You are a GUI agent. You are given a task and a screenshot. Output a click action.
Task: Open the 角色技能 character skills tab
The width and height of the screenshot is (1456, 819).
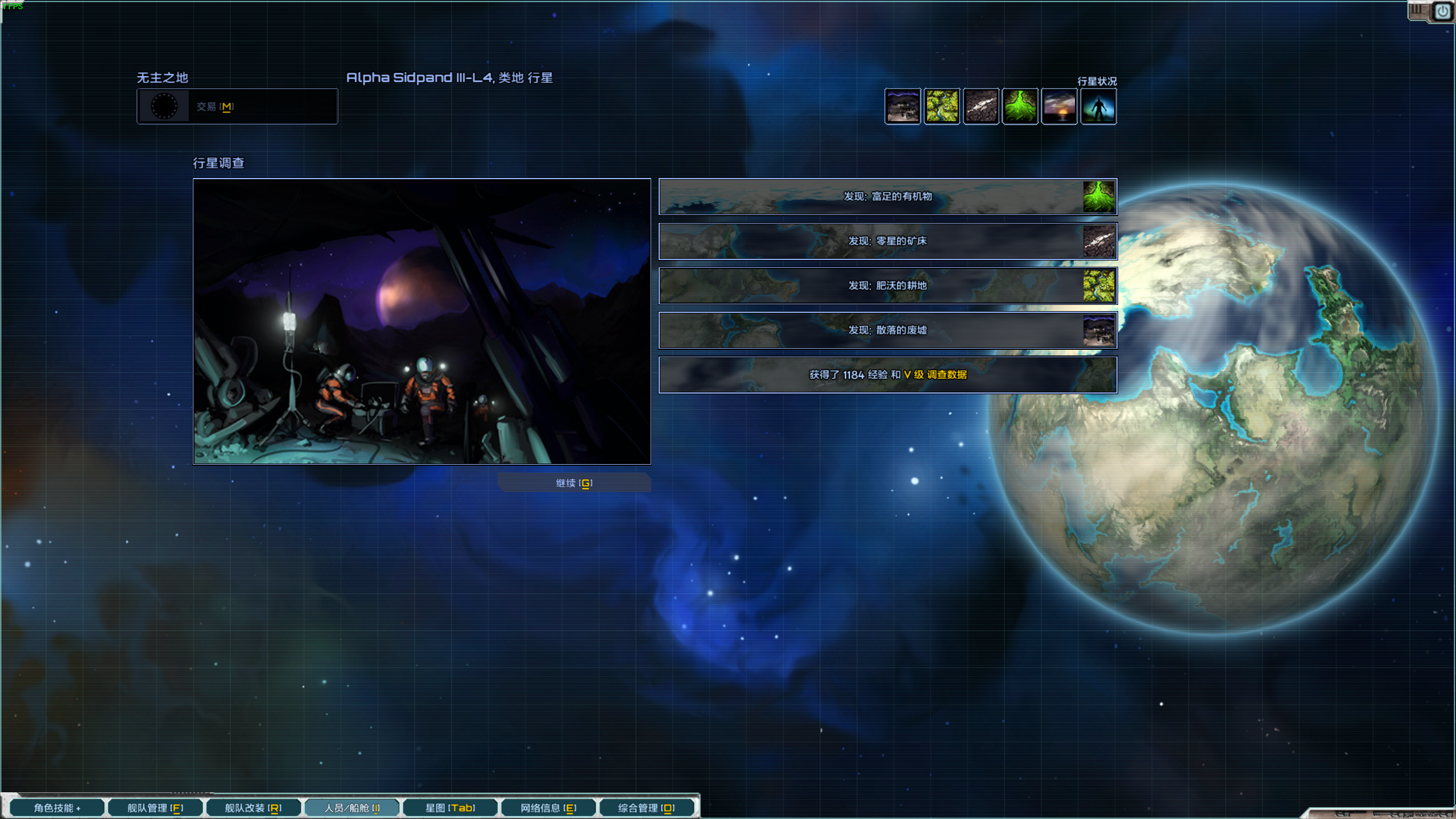pos(57,808)
